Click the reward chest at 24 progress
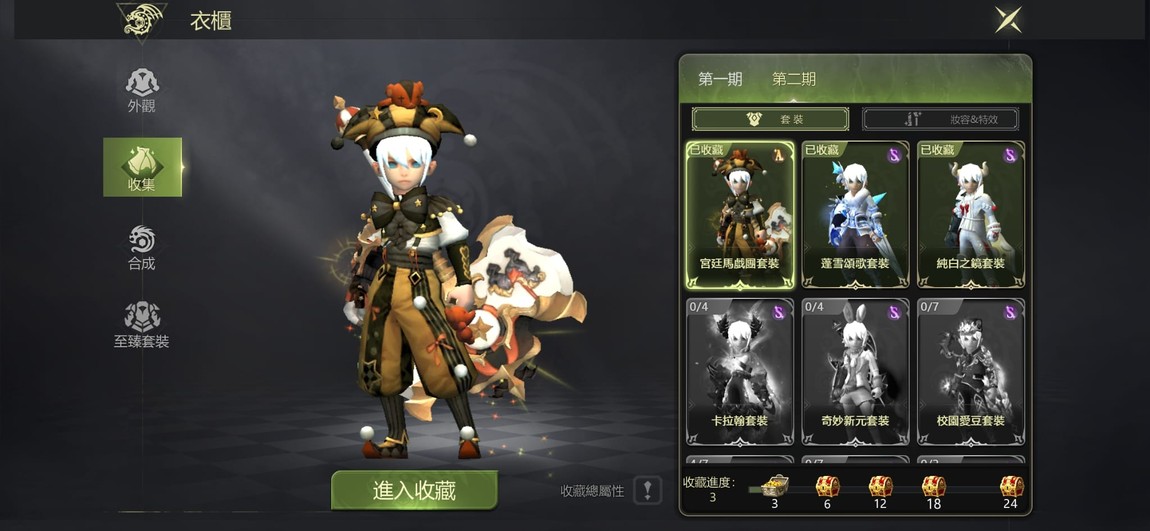The width and height of the screenshot is (1150, 531). point(1011,487)
